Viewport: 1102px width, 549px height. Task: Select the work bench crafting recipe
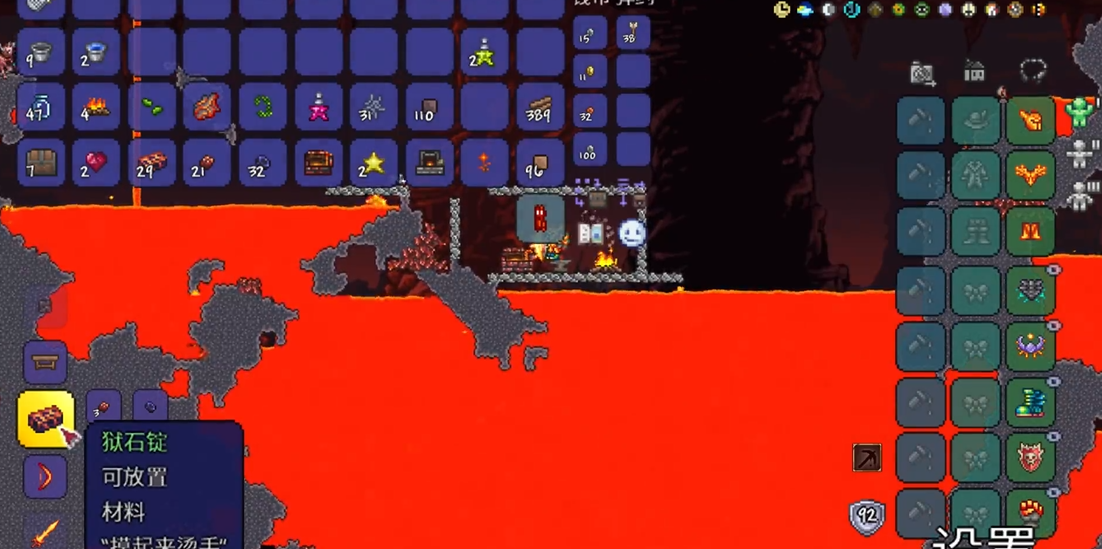(45, 361)
